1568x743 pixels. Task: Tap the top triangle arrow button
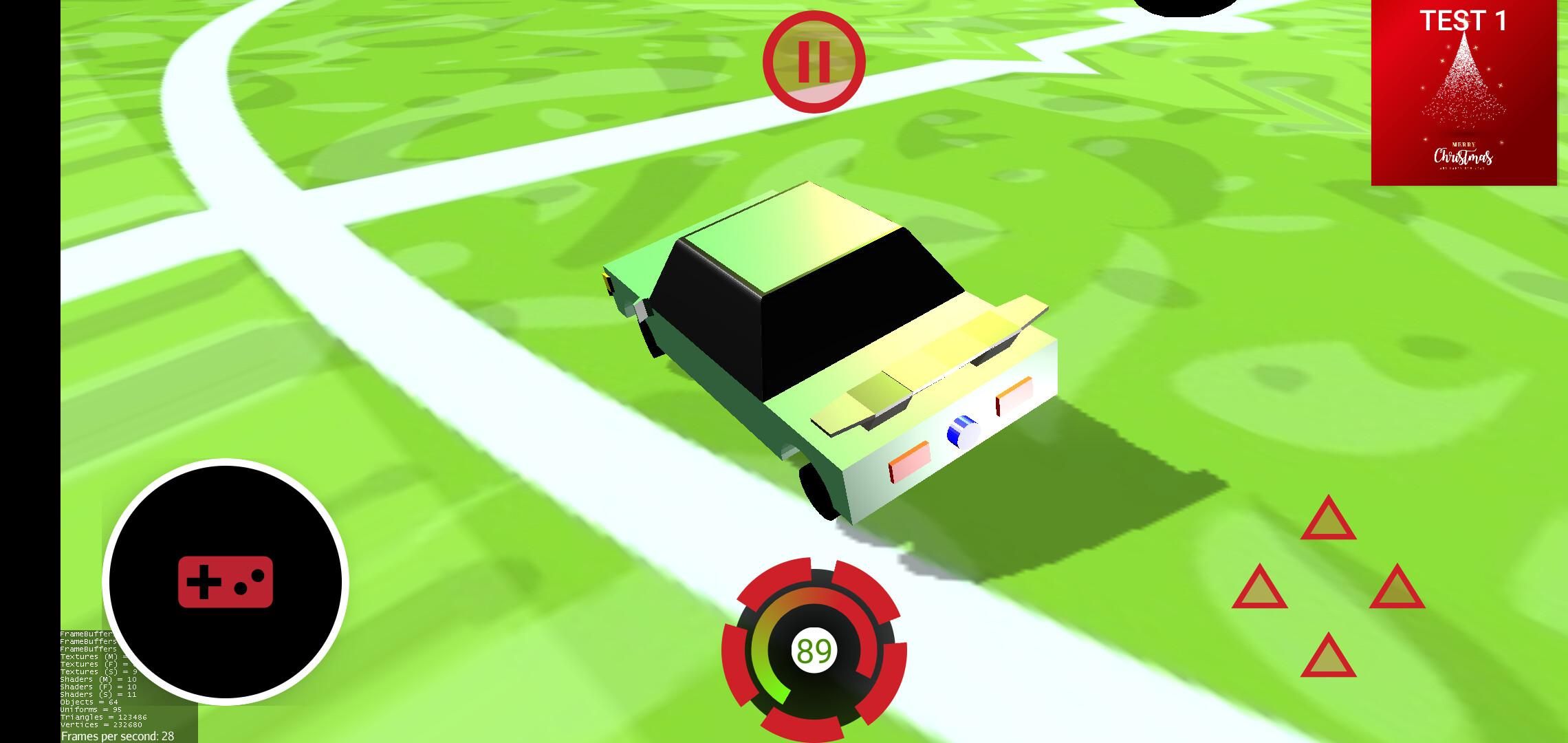click(x=1328, y=520)
